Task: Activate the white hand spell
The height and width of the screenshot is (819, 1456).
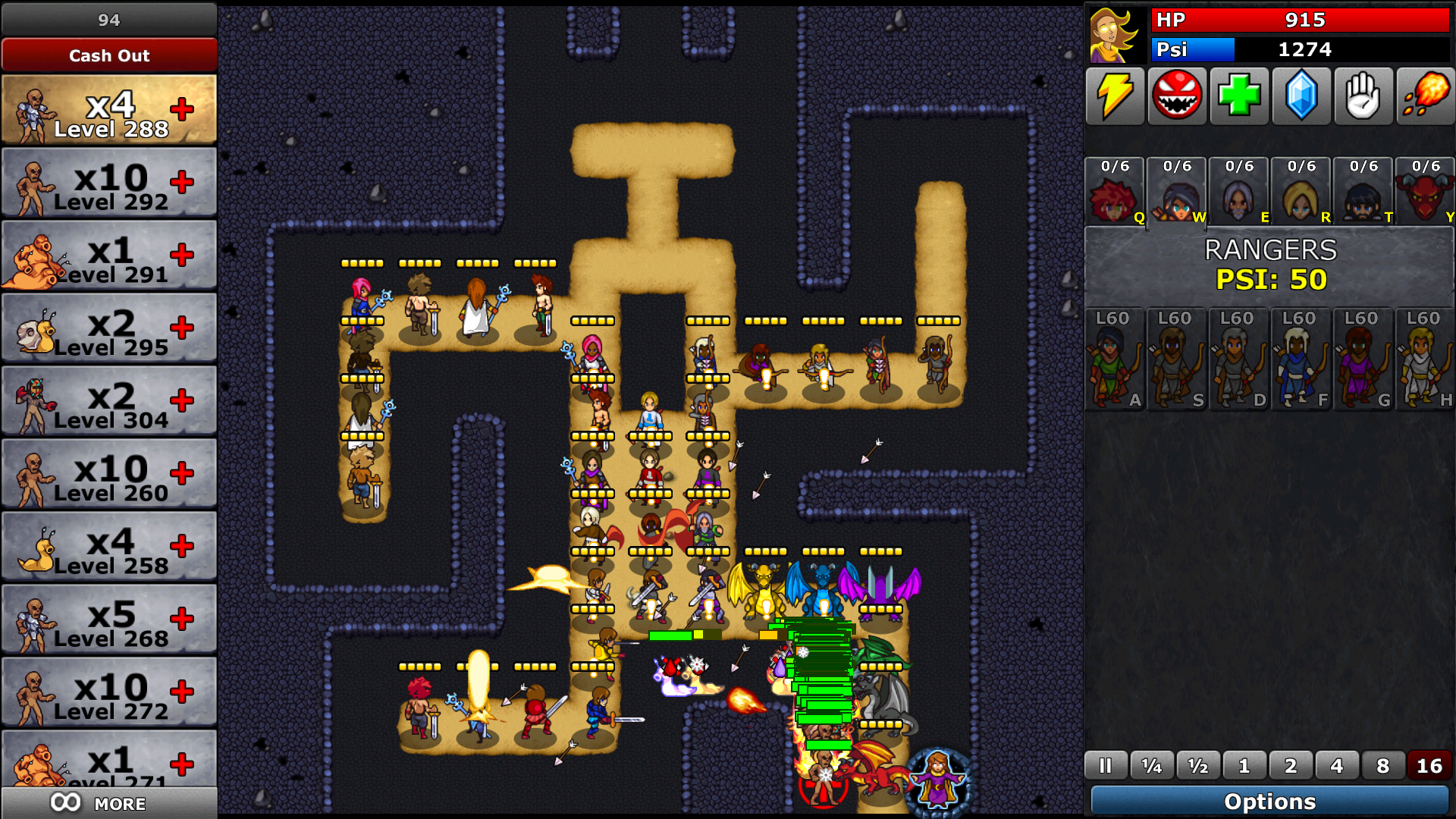Action: [1363, 96]
